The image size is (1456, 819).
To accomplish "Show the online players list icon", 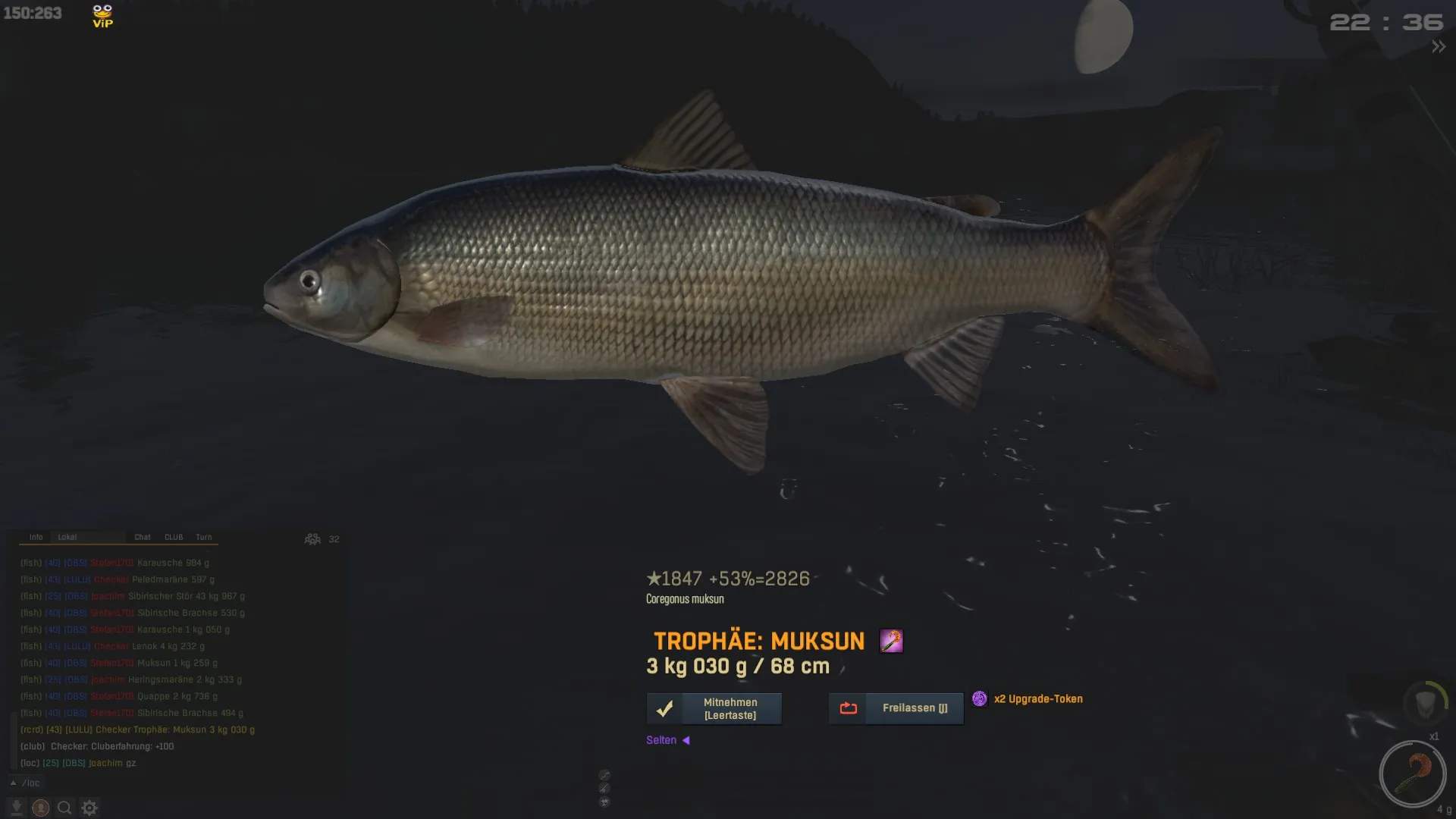I will [312, 539].
